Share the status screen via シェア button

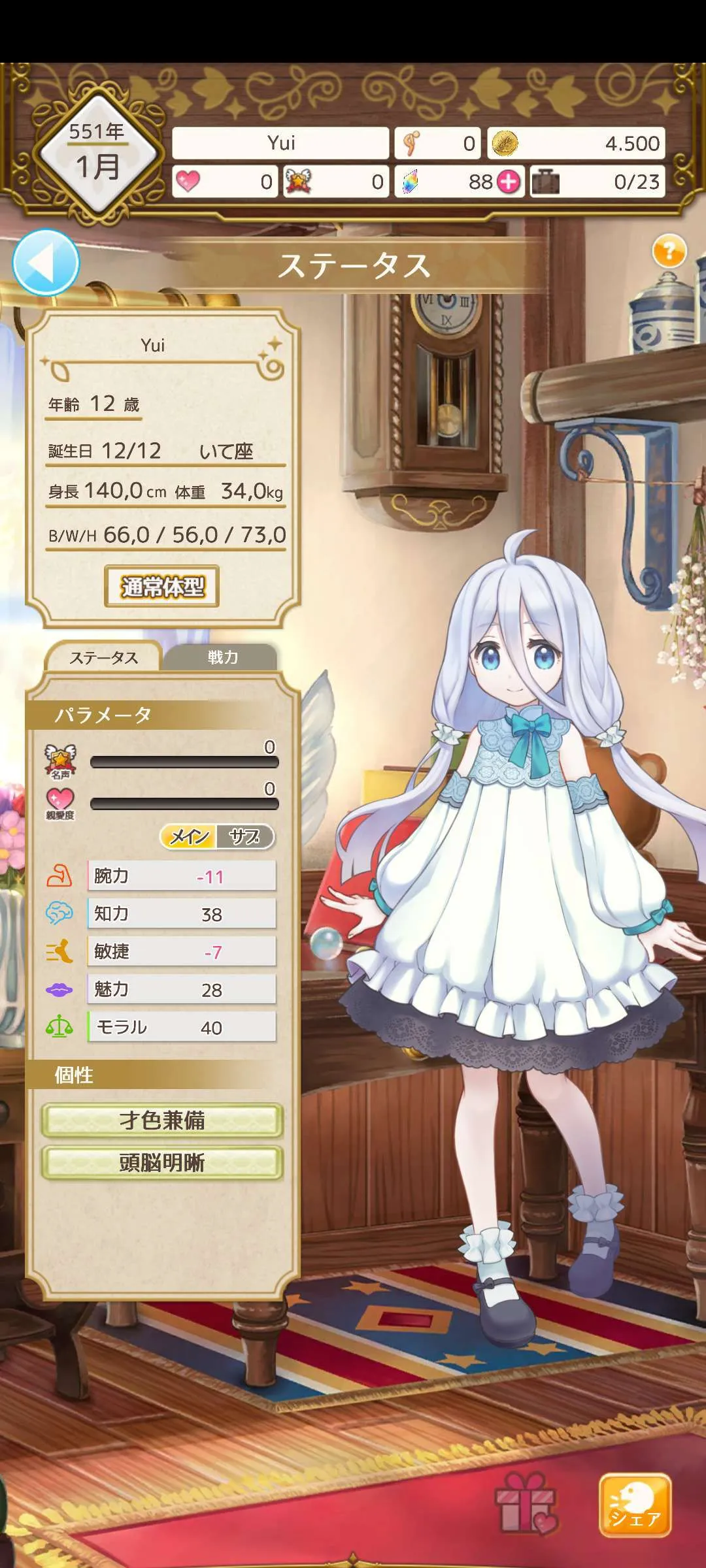click(x=635, y=1505)
